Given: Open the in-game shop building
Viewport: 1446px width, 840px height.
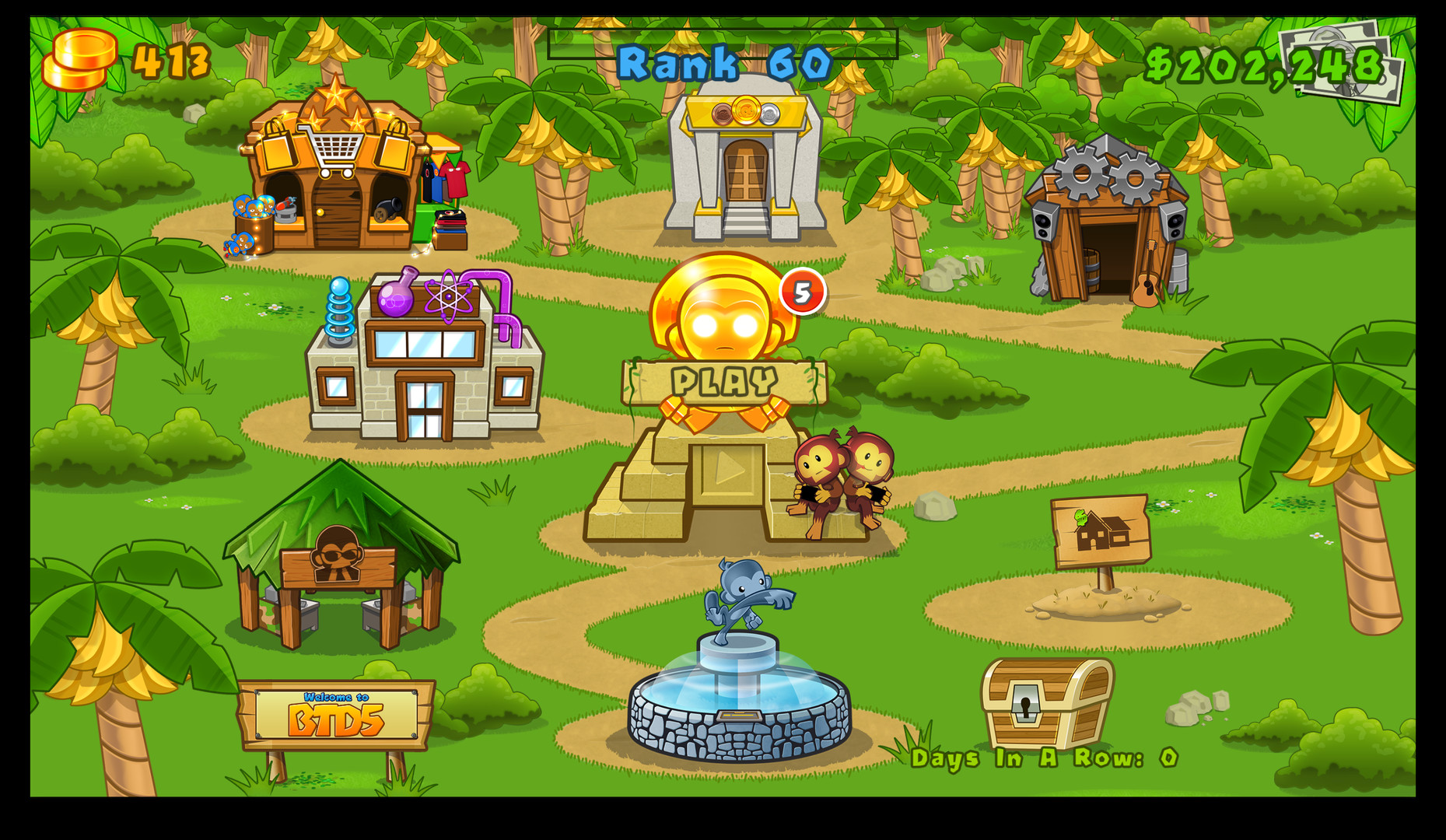Looking at the screenshot, I should click(x=334, y=171).
